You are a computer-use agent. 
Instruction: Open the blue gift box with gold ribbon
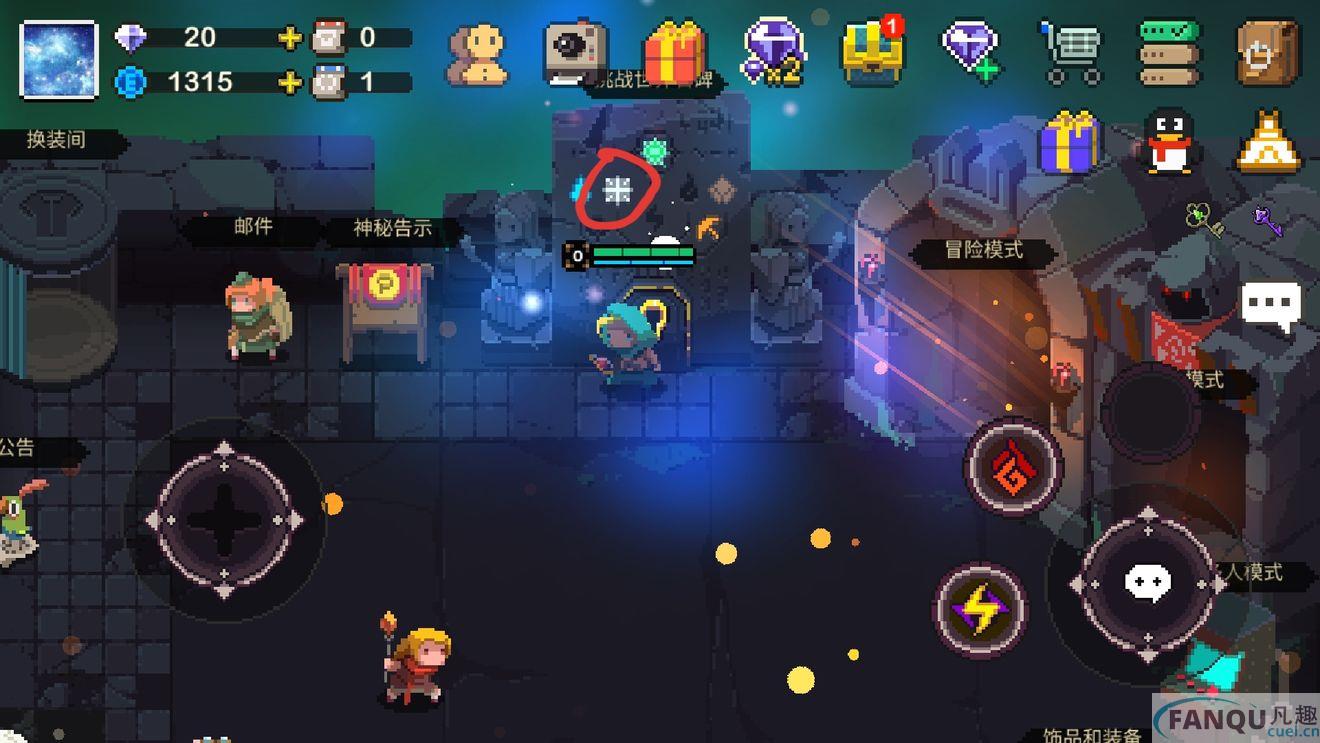pyautogui.click(x=1070, y=143)
